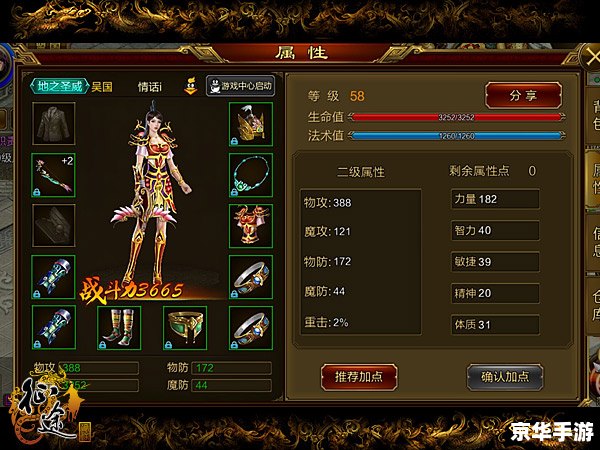Click the 分享 share button
This screenshot has width=600, height=450.
tap(523, 95)
